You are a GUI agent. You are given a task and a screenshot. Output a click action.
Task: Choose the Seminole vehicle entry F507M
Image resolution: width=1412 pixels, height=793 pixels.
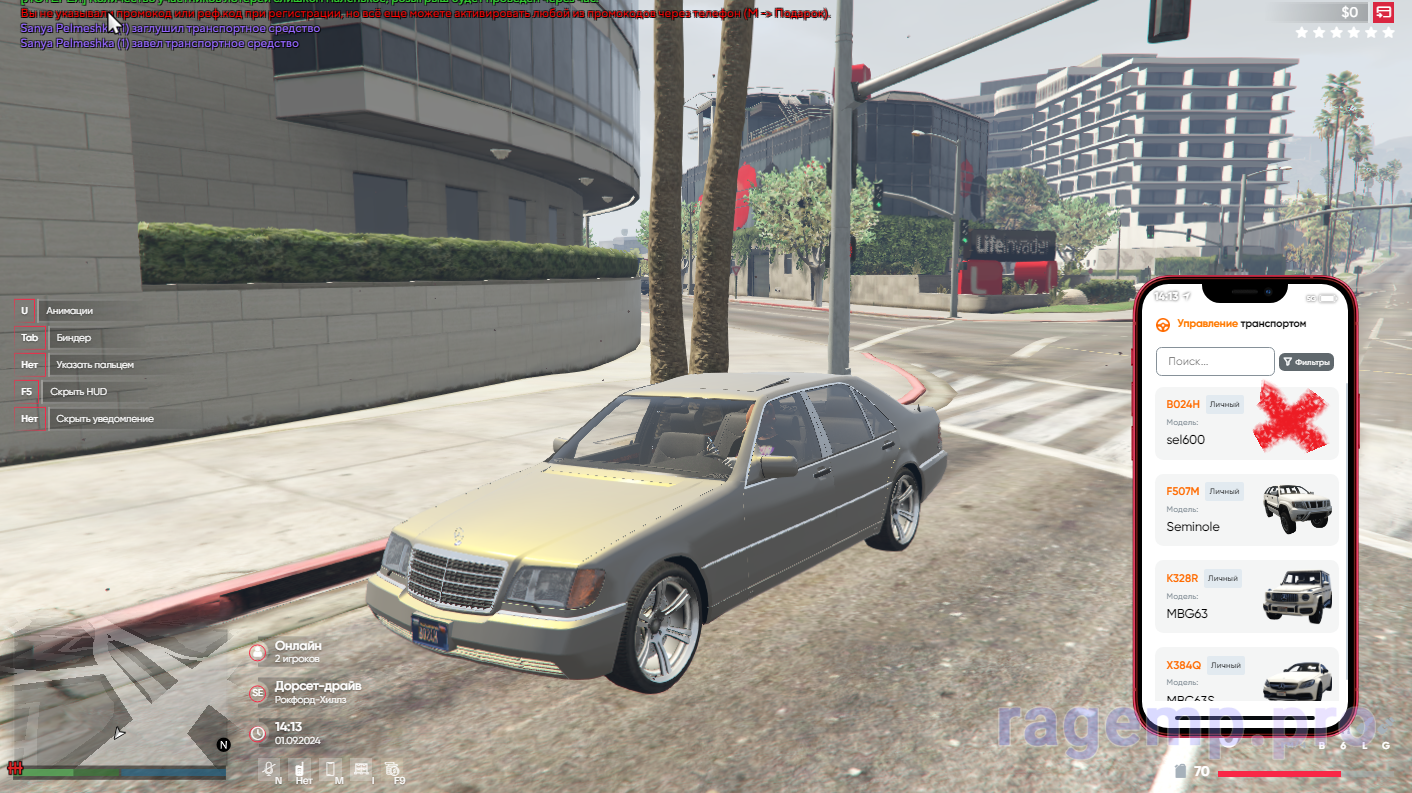point(1246,510)
